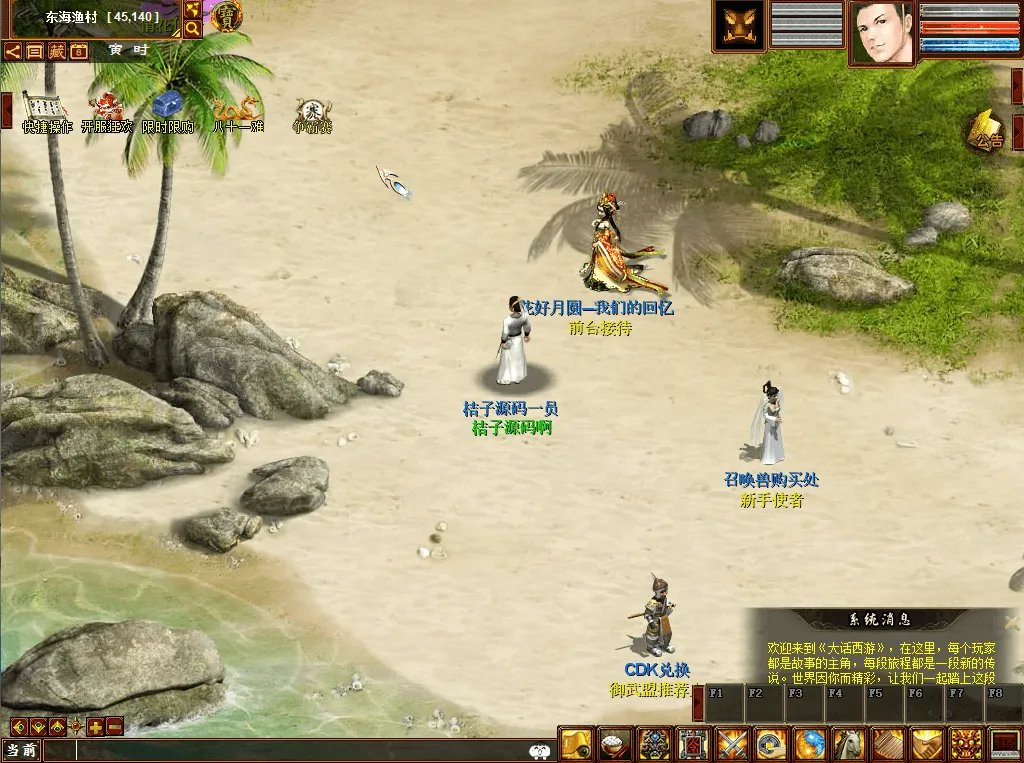1024x763 pixels.
Task: Click the plus button above chat box
Action: [x=95, y=727]
